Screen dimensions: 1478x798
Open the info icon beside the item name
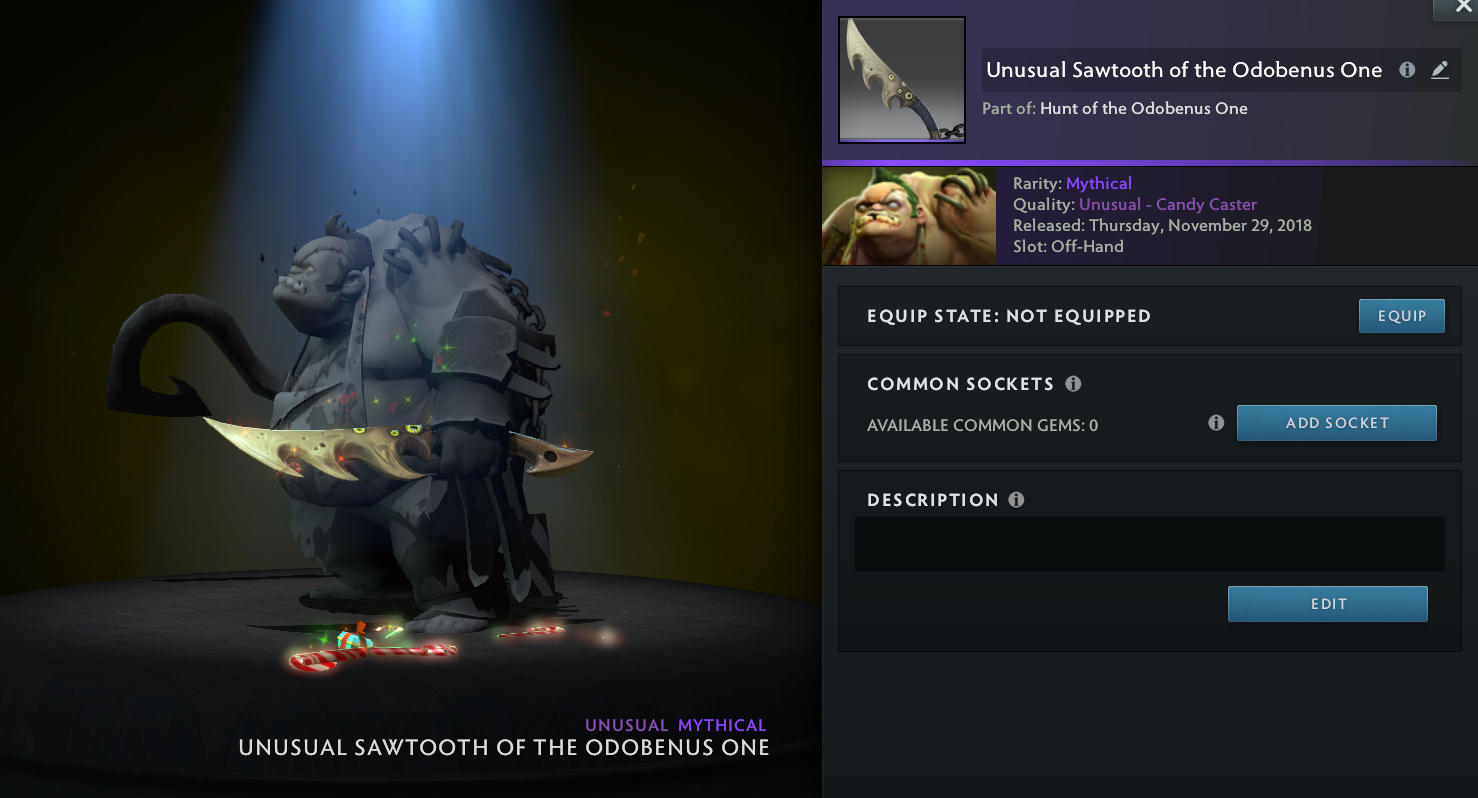(x=1407, y=70)
